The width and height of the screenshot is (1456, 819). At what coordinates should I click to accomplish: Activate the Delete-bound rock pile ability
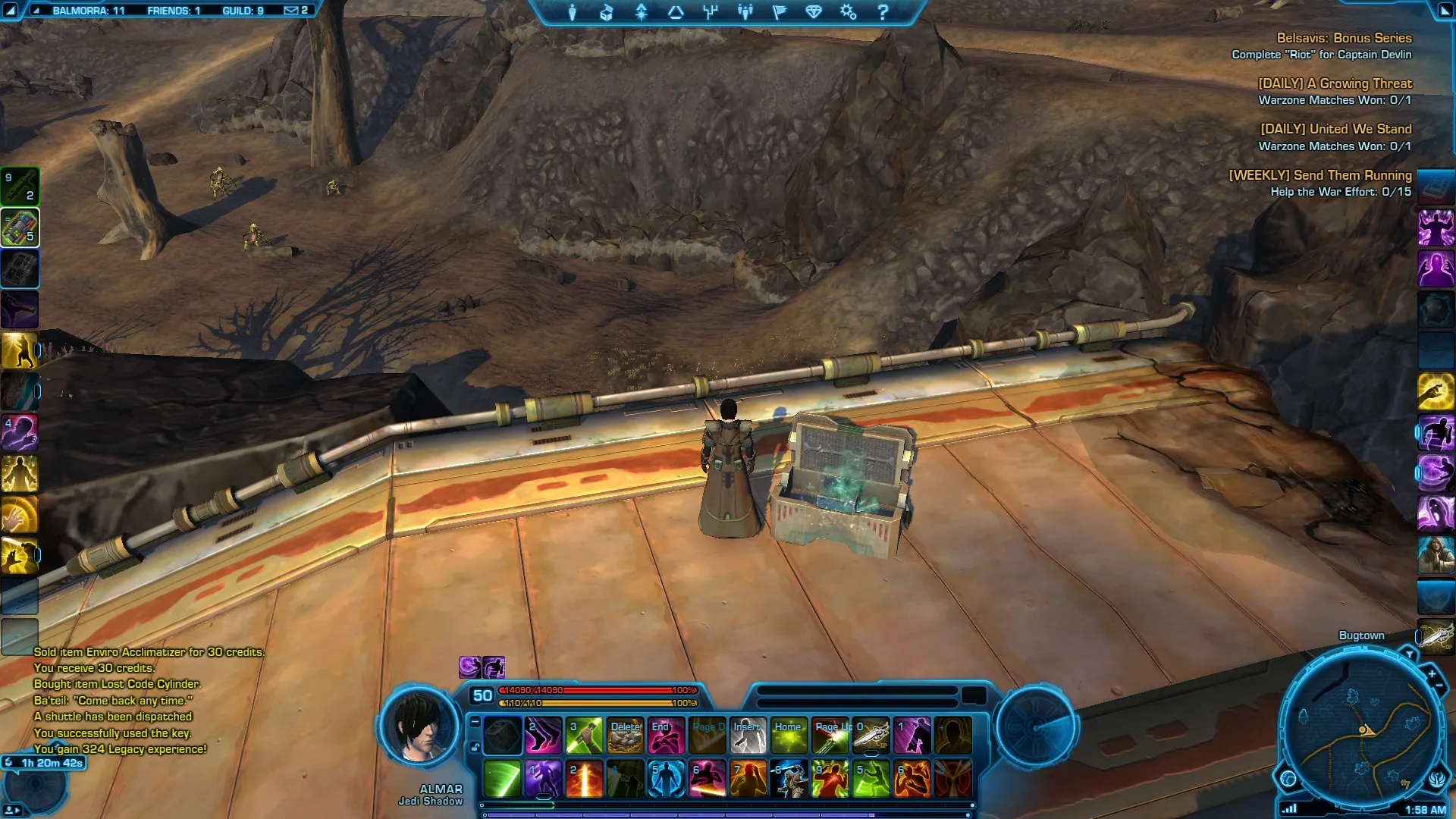[x=626, y=736]
